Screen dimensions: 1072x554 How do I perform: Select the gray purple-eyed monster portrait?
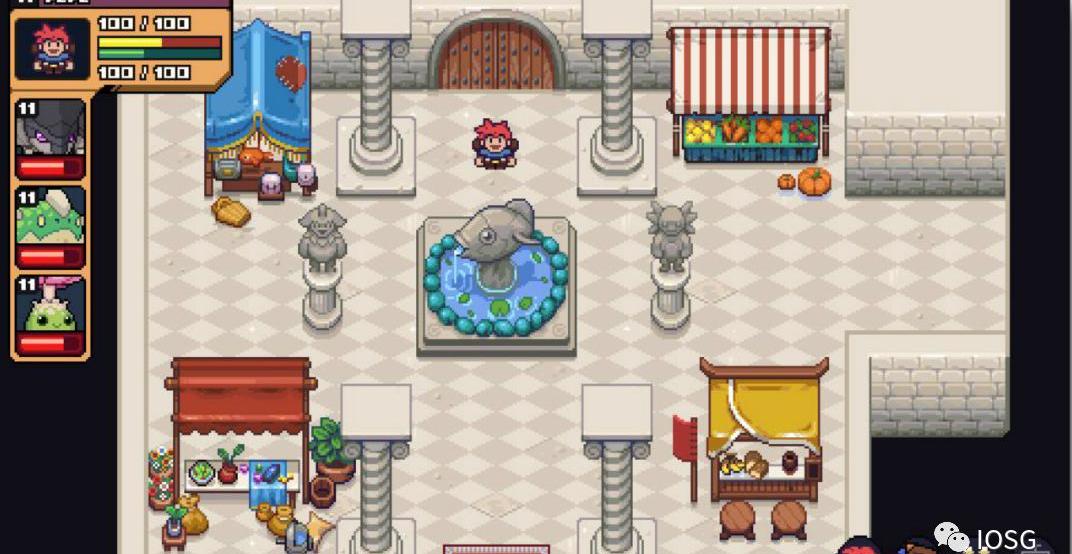point(50,130)
